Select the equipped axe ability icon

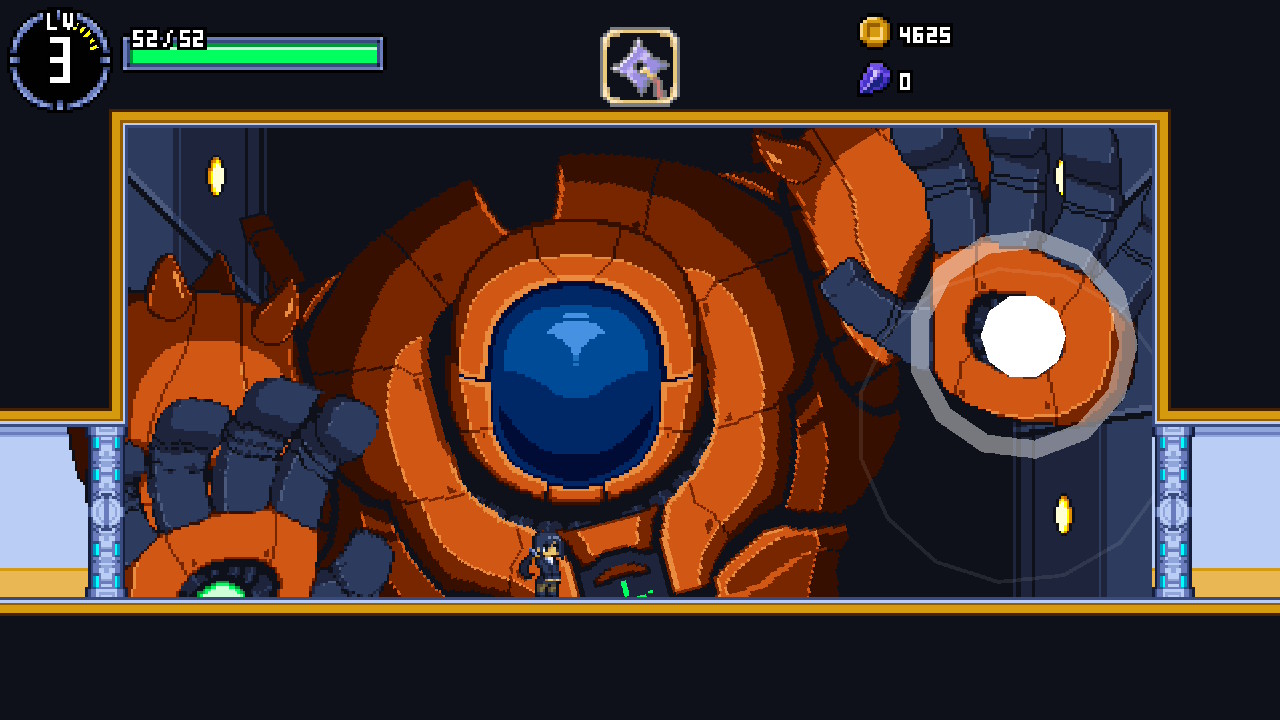(x=638, y=68)
